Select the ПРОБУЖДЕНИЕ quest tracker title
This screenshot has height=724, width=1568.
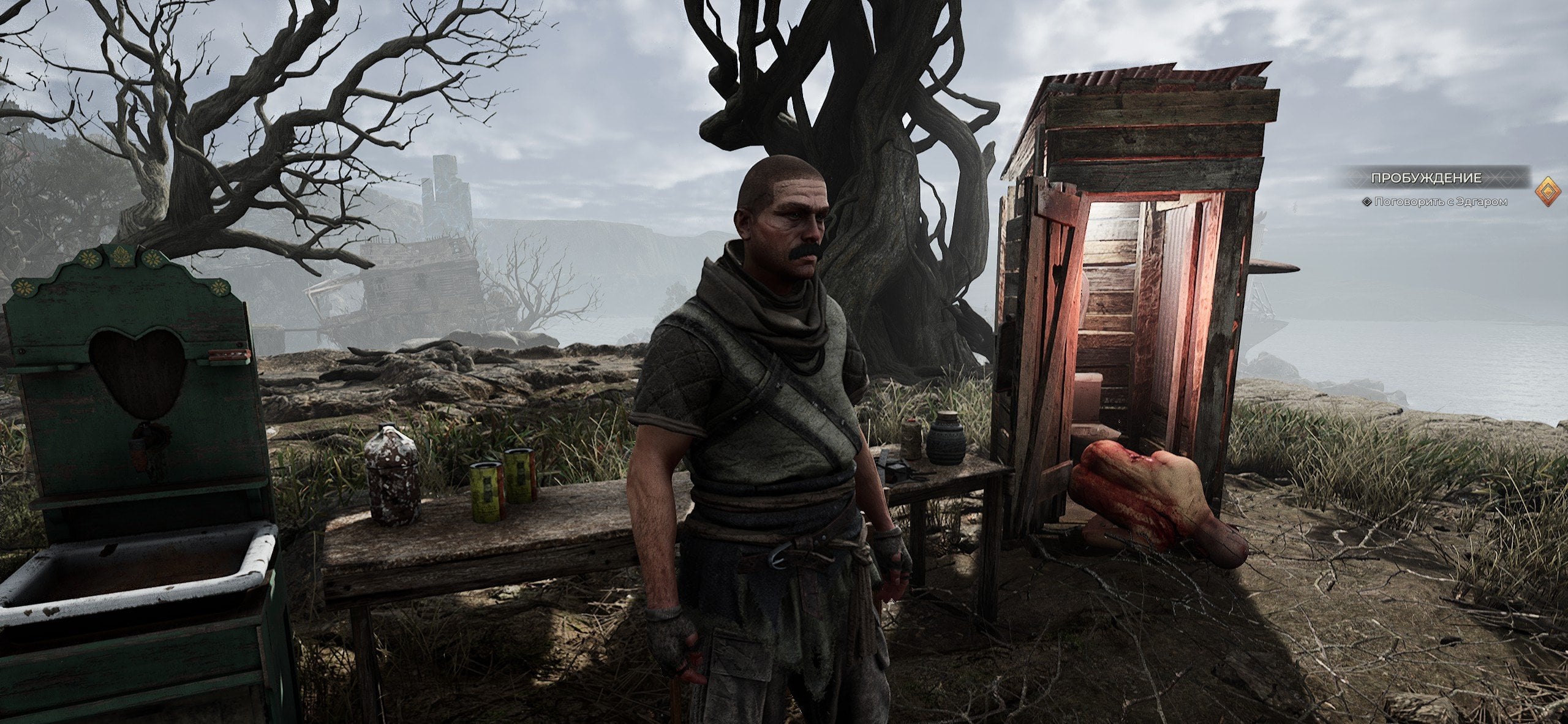1421,178
